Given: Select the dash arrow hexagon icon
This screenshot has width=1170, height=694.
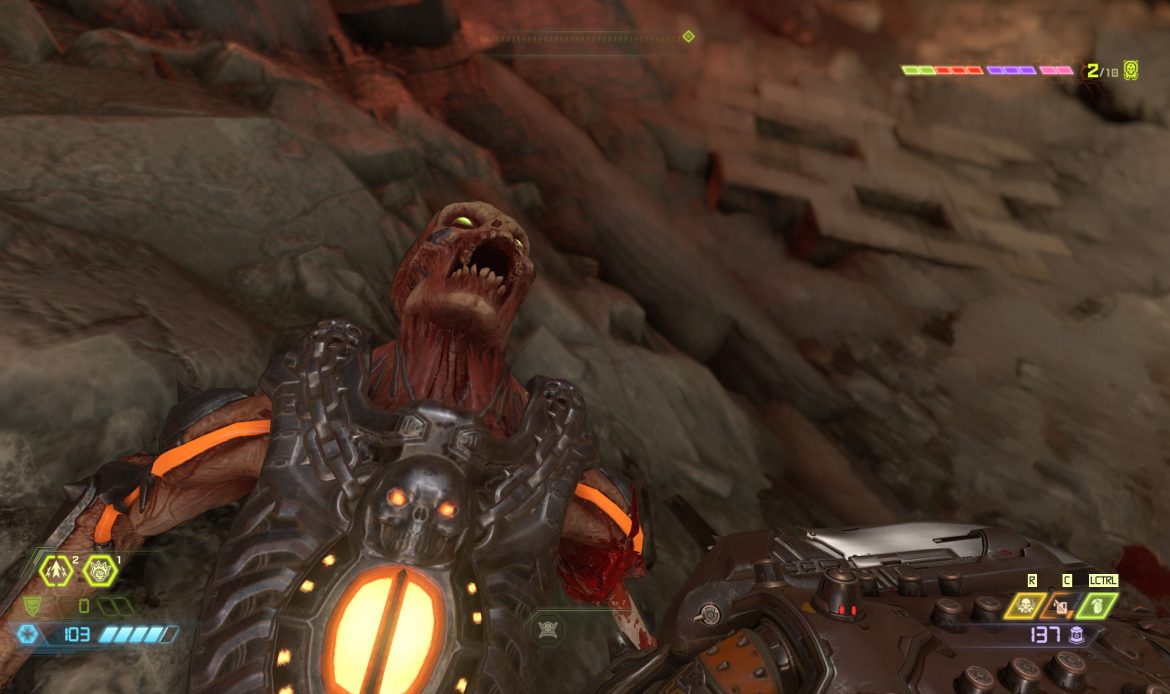Looking at the screenshot, I should 55,571.
